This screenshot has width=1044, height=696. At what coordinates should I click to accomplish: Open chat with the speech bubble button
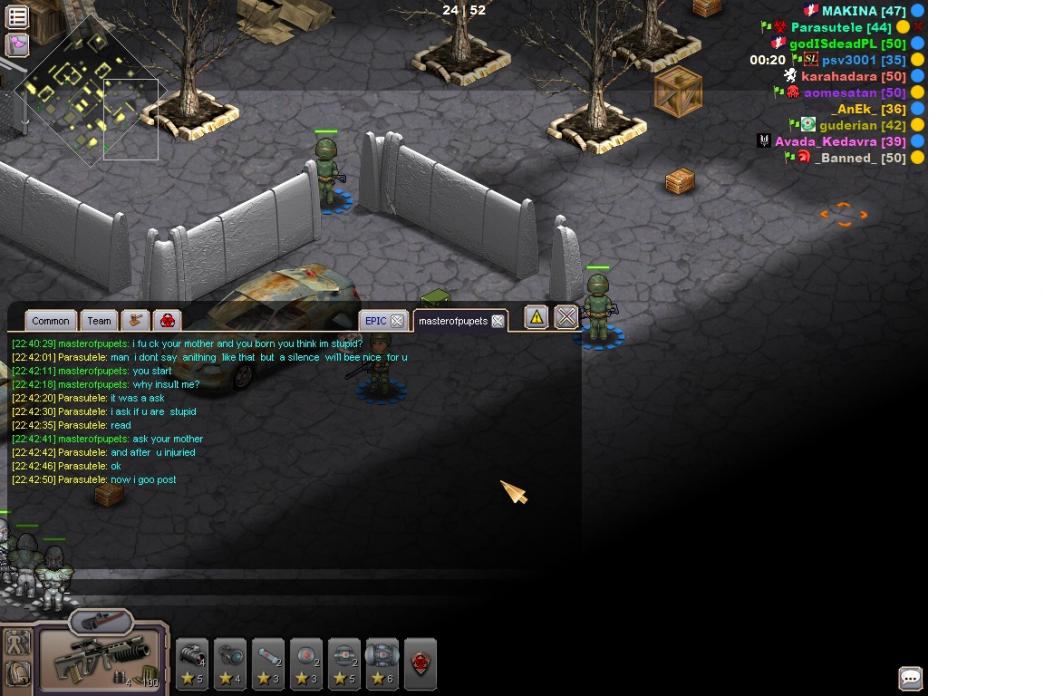coord(910,678)
